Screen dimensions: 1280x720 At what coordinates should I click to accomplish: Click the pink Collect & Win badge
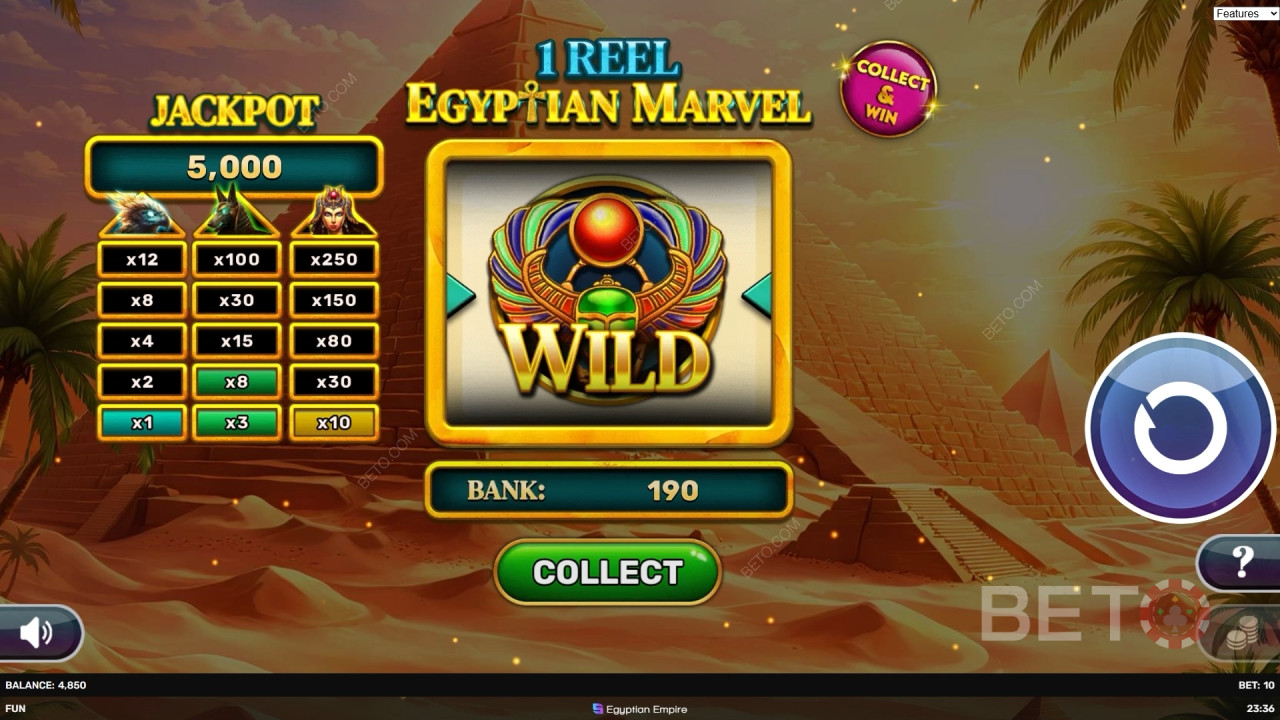coord(888,89)
